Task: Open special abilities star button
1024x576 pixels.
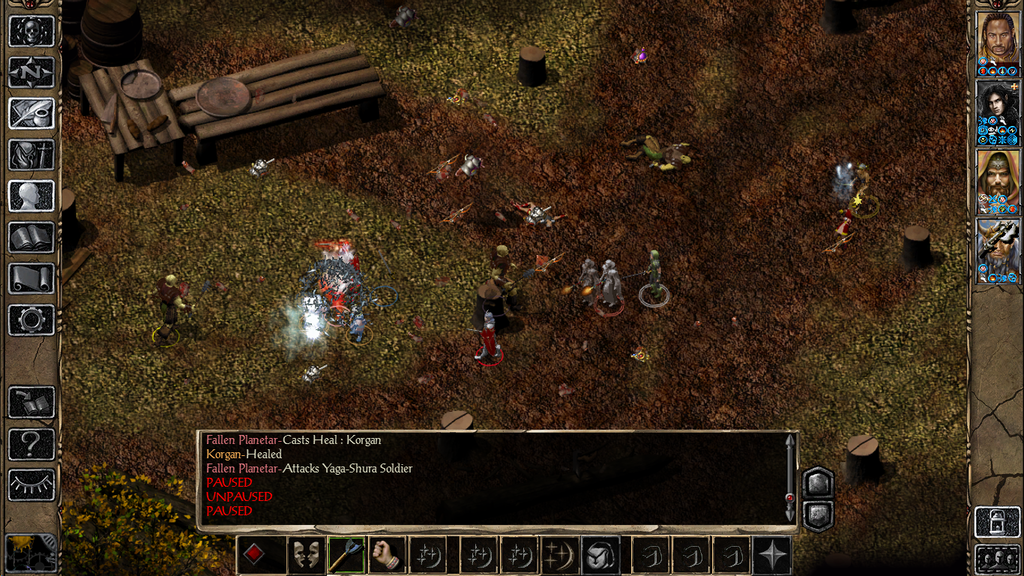Action: (772, 555)
